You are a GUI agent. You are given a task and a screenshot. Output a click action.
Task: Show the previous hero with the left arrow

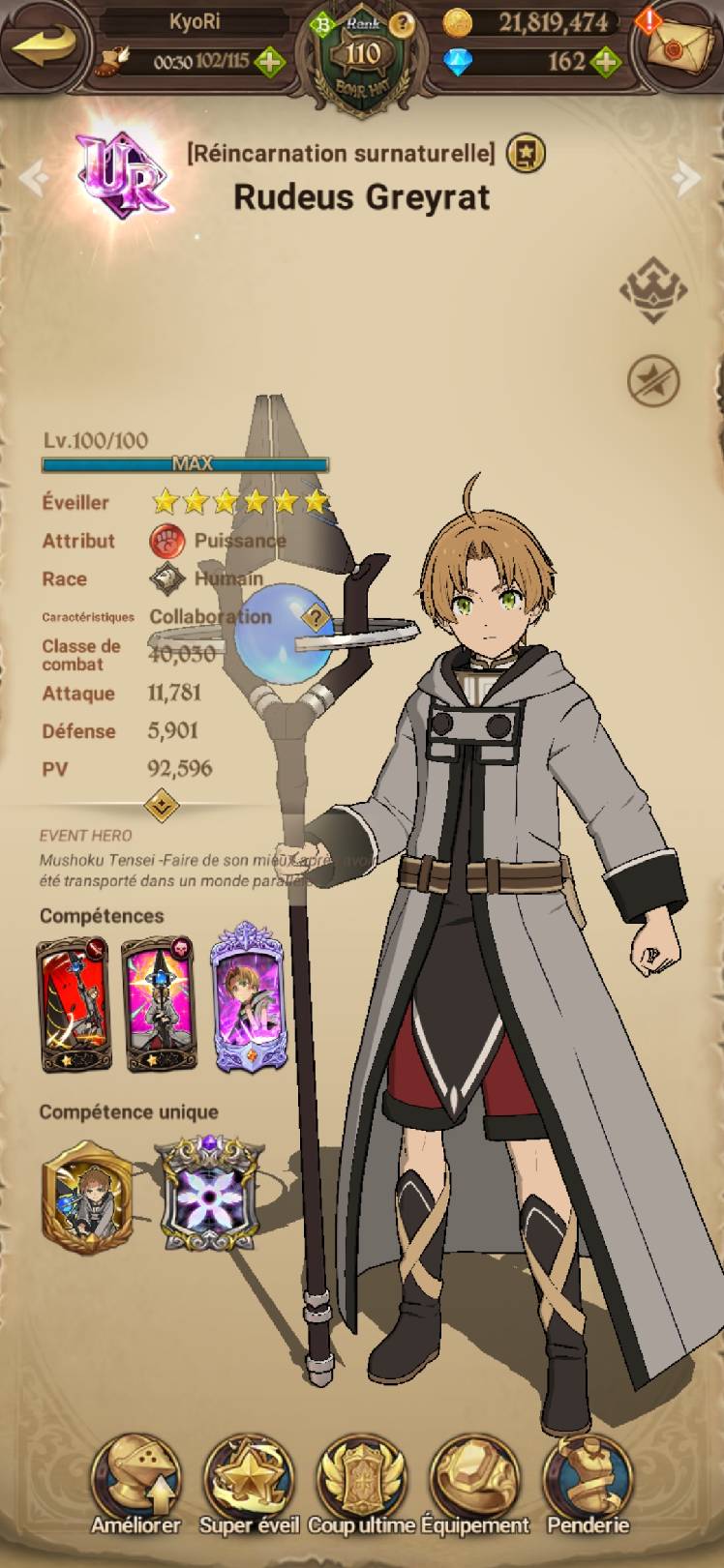coord(32,177)
